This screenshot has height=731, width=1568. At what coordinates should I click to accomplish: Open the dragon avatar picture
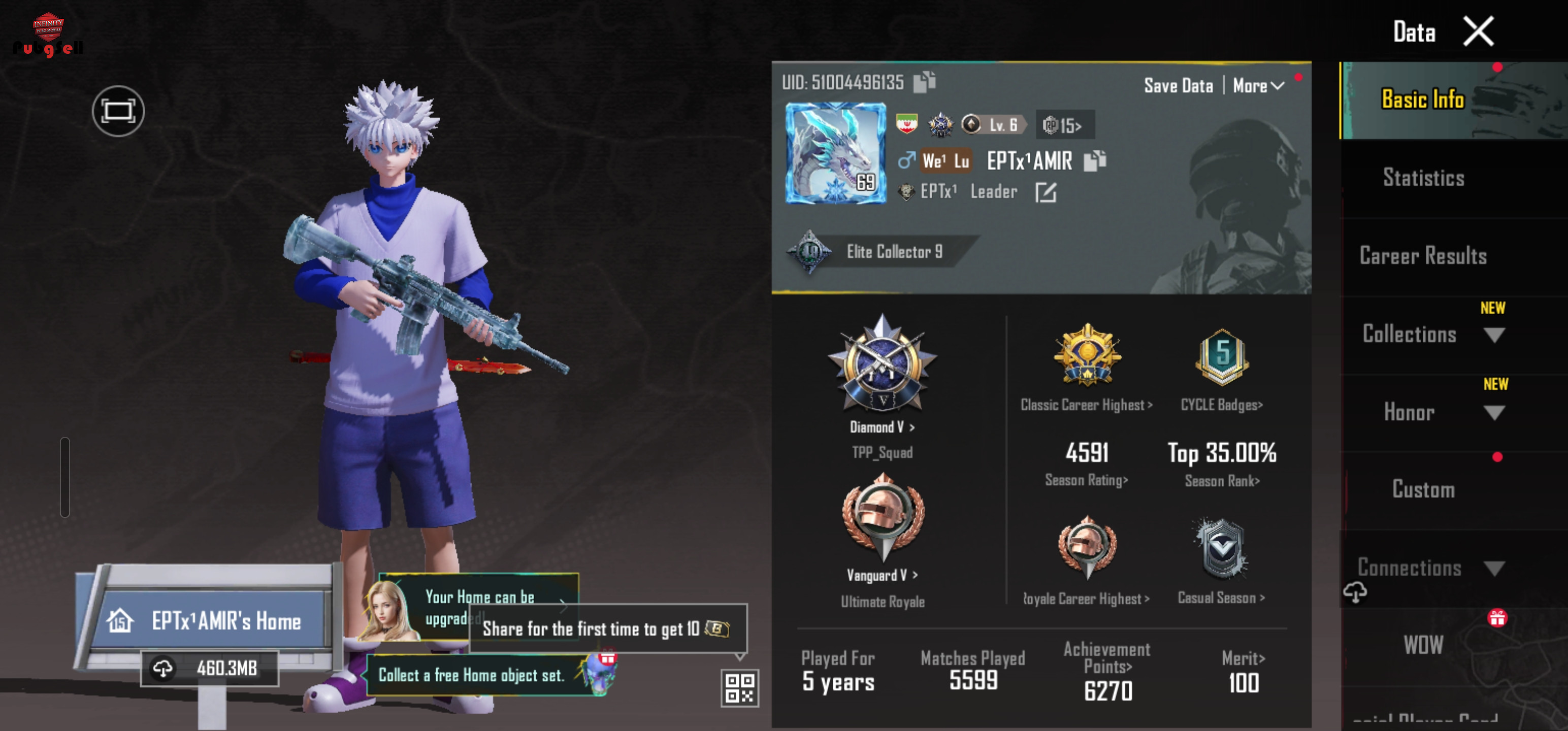click(x=835, y=153)
